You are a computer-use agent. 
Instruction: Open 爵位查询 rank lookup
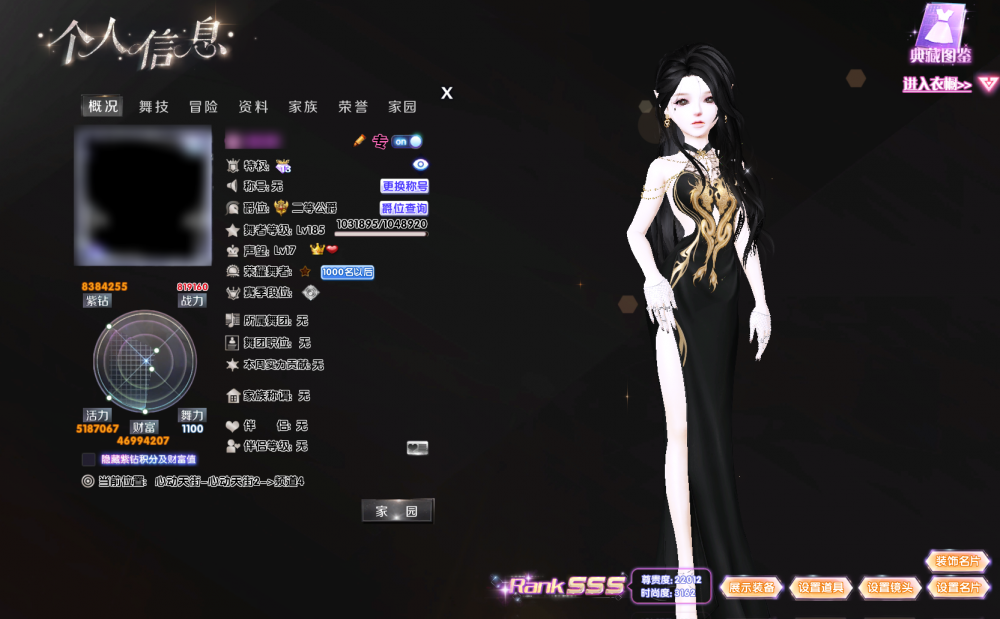404,208
